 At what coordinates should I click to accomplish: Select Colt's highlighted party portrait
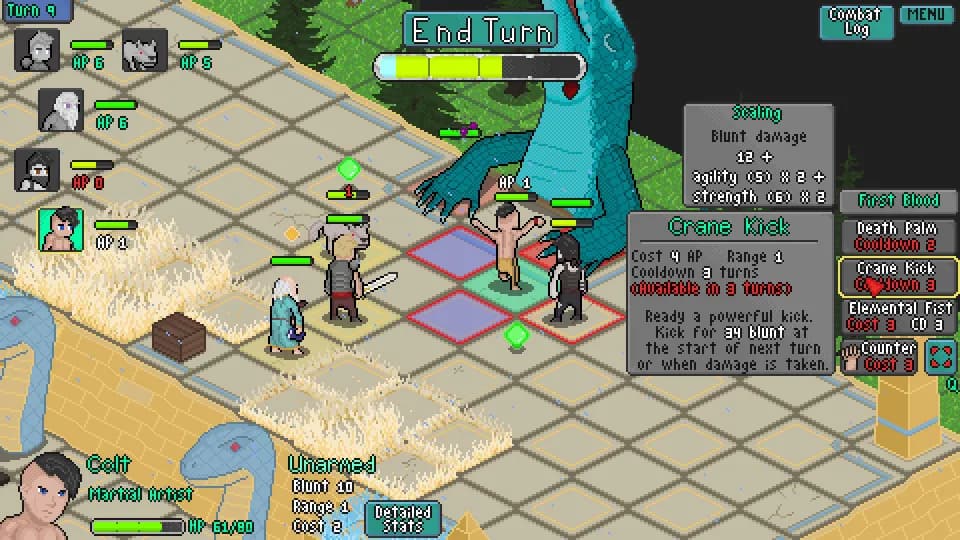coord(61,230)
